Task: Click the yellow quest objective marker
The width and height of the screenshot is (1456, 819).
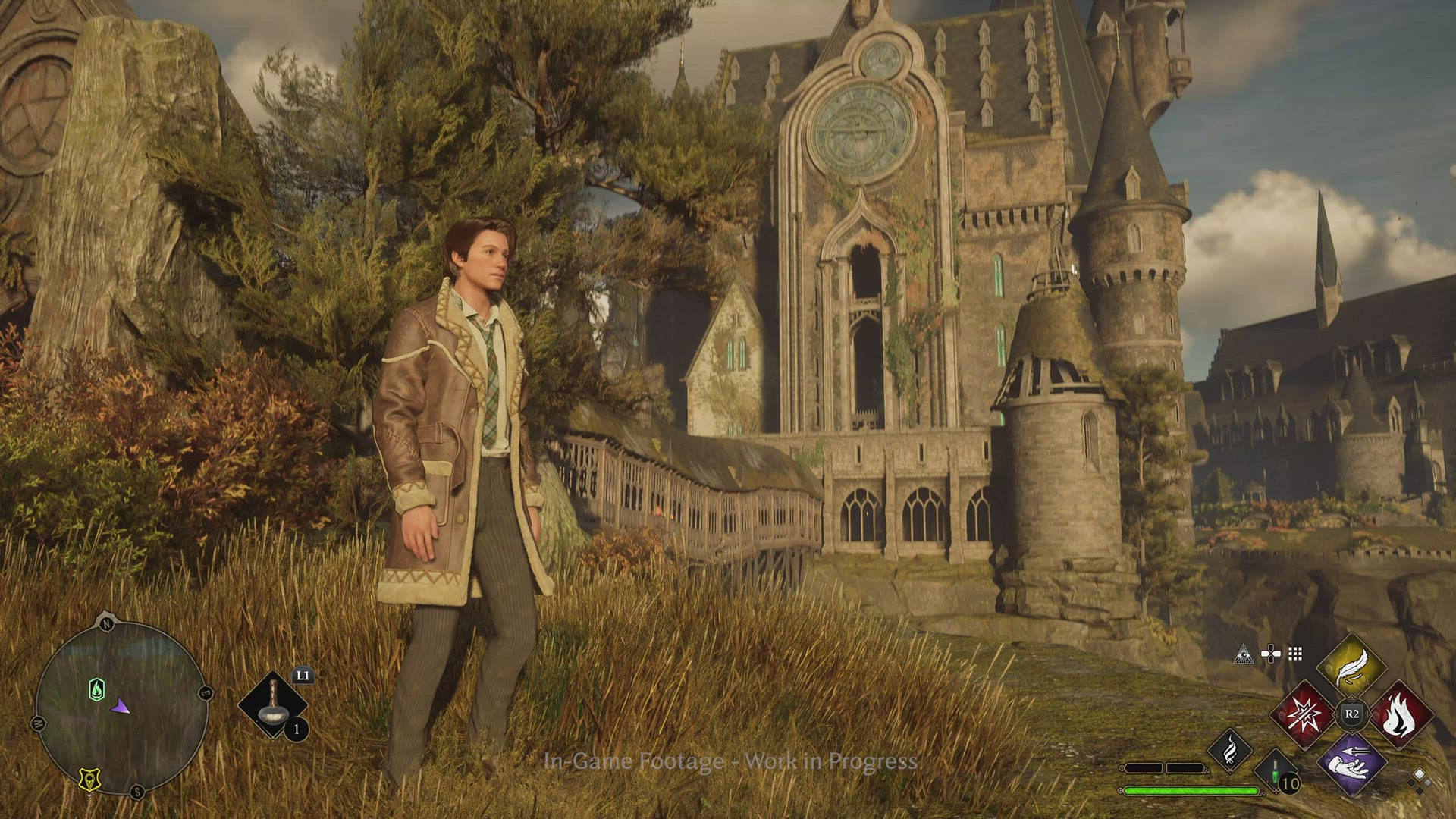Action: coord(89,780)
